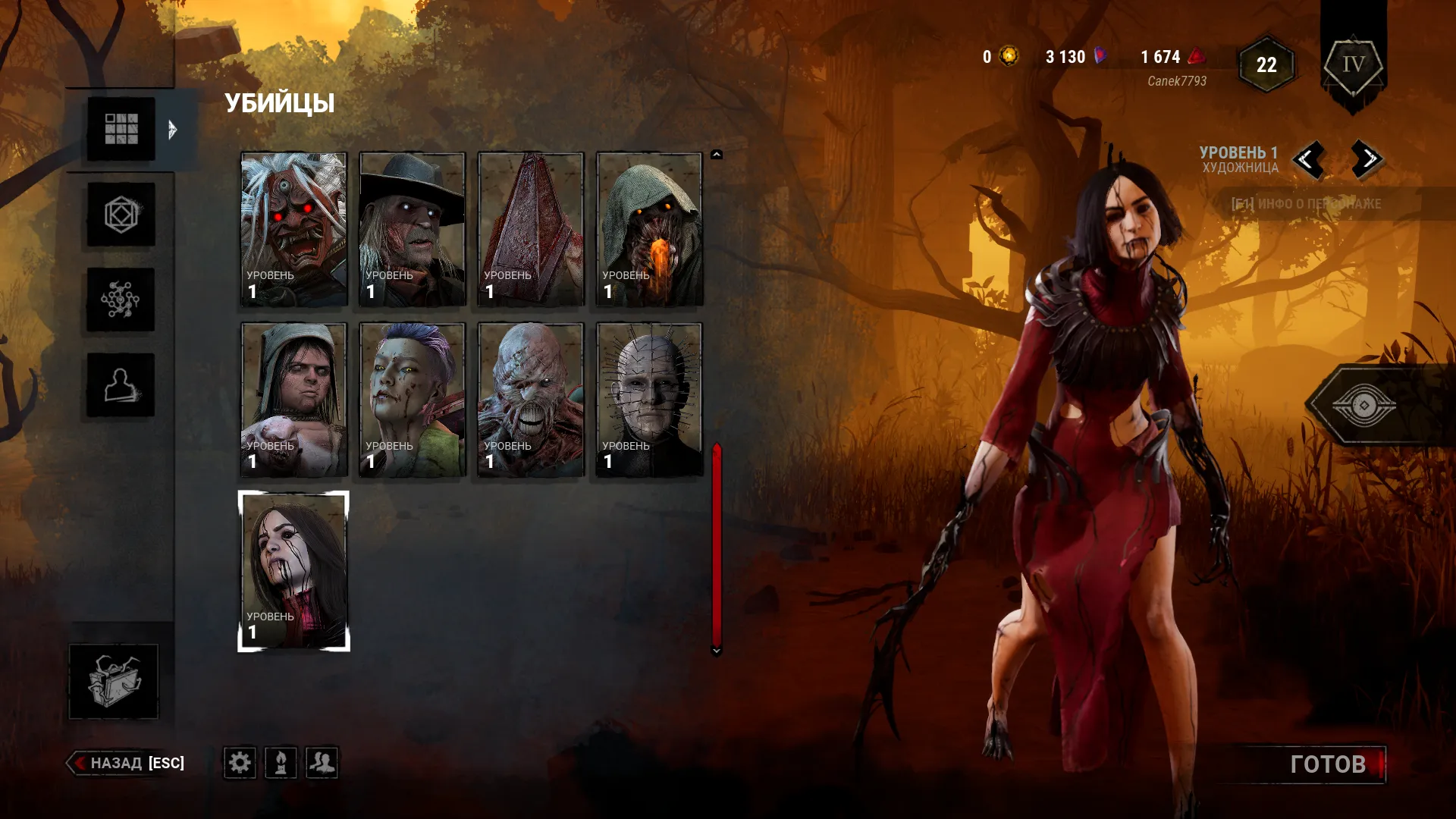Go back with the НАЗАД button
This screenshot has width=1456, height=819.
point(127,763)
